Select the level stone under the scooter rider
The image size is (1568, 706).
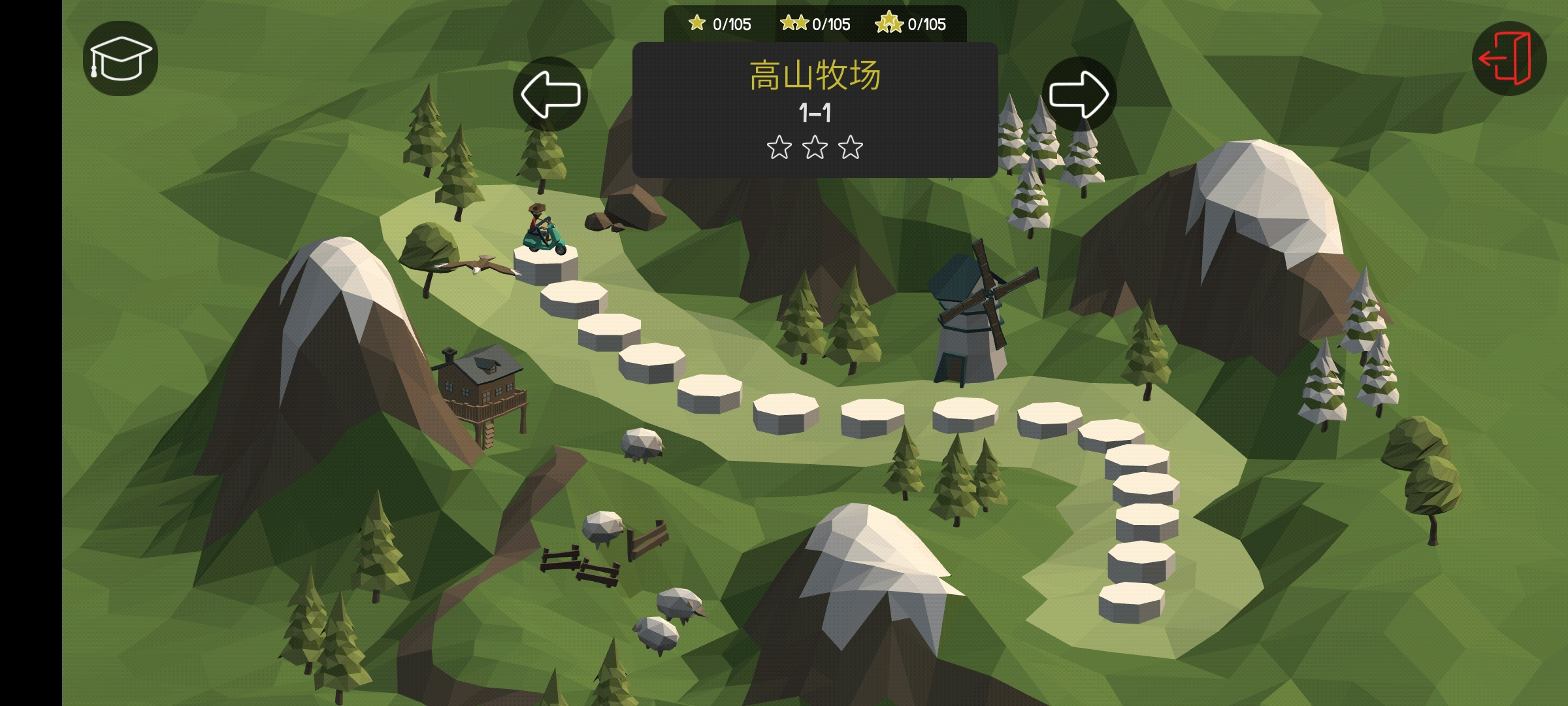tap(546, 265)
